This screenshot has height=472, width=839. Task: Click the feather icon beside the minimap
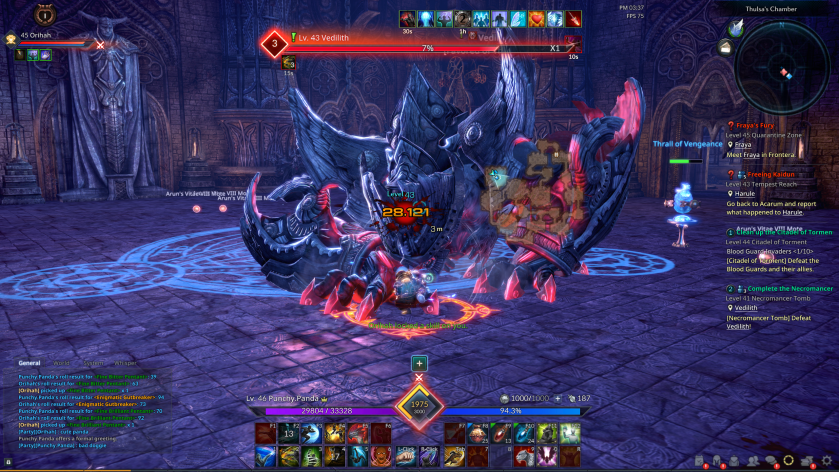tap(736, 29)
